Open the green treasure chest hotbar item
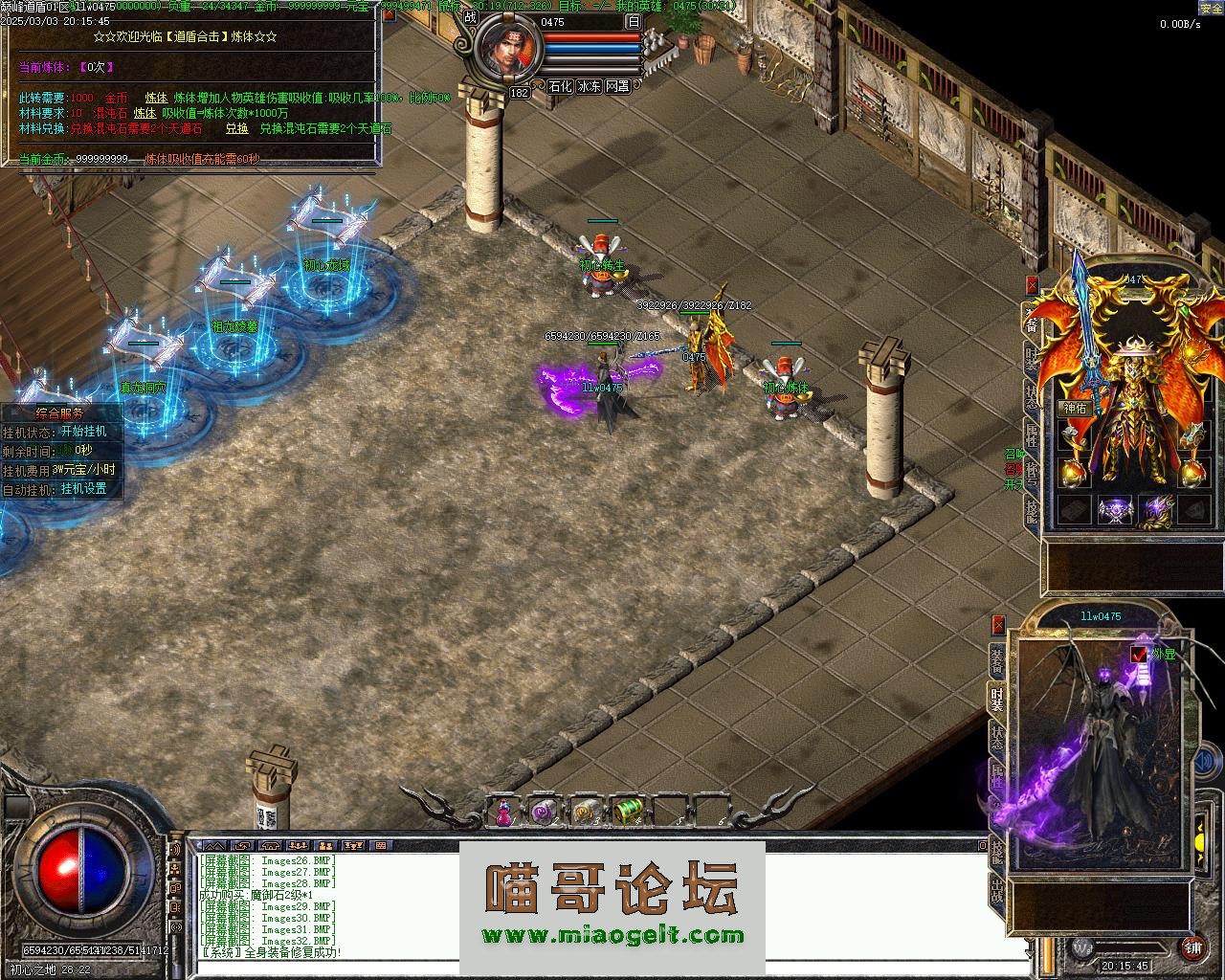Screen dimensions: 1225x980 (x=627, y=812)
